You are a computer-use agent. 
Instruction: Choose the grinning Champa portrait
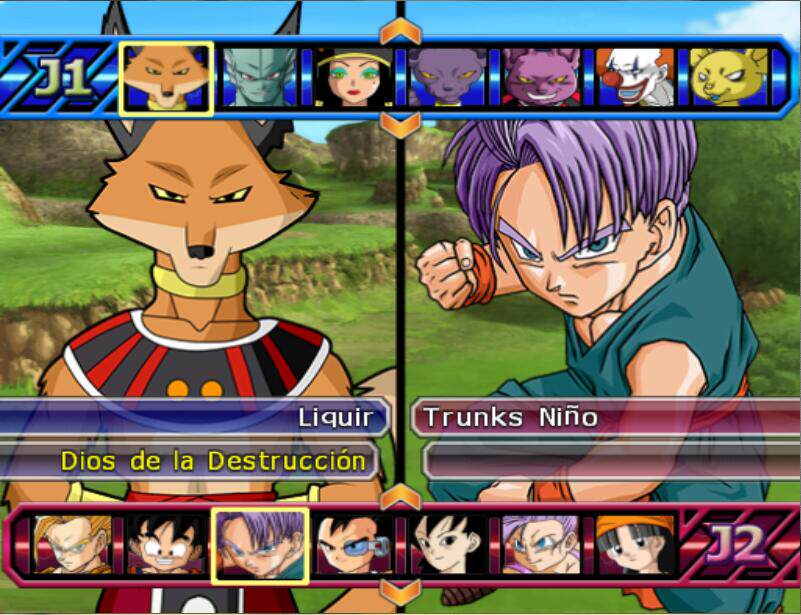[x=541, y=78]
